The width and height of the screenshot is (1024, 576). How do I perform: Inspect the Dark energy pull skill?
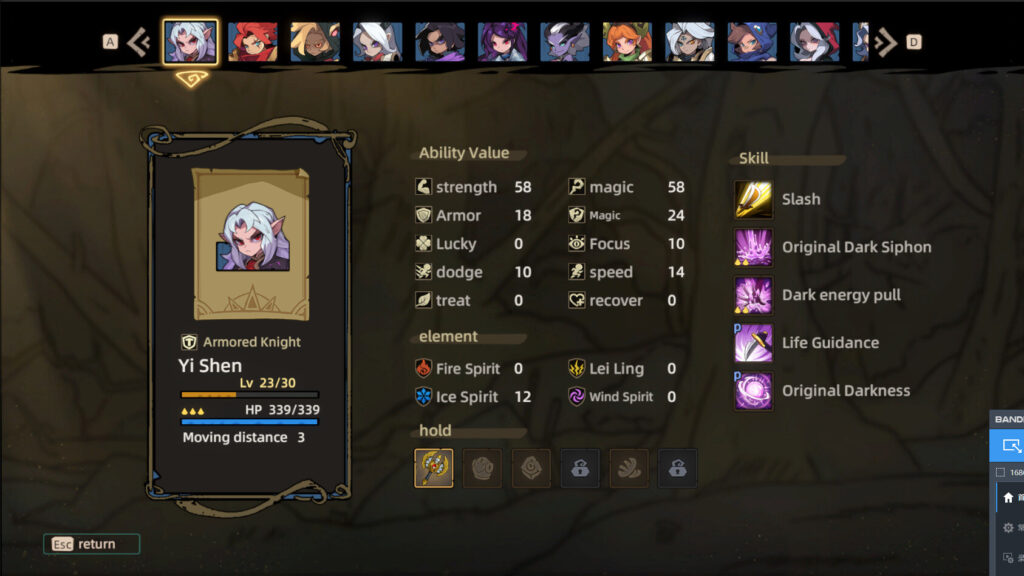pyautogui.click(x=753, y=295)
